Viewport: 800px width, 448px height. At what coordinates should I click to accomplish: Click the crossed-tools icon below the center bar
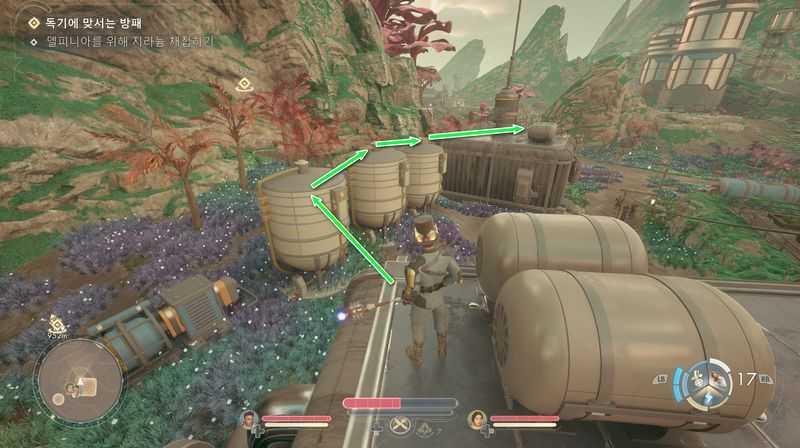tap(400, 424)
